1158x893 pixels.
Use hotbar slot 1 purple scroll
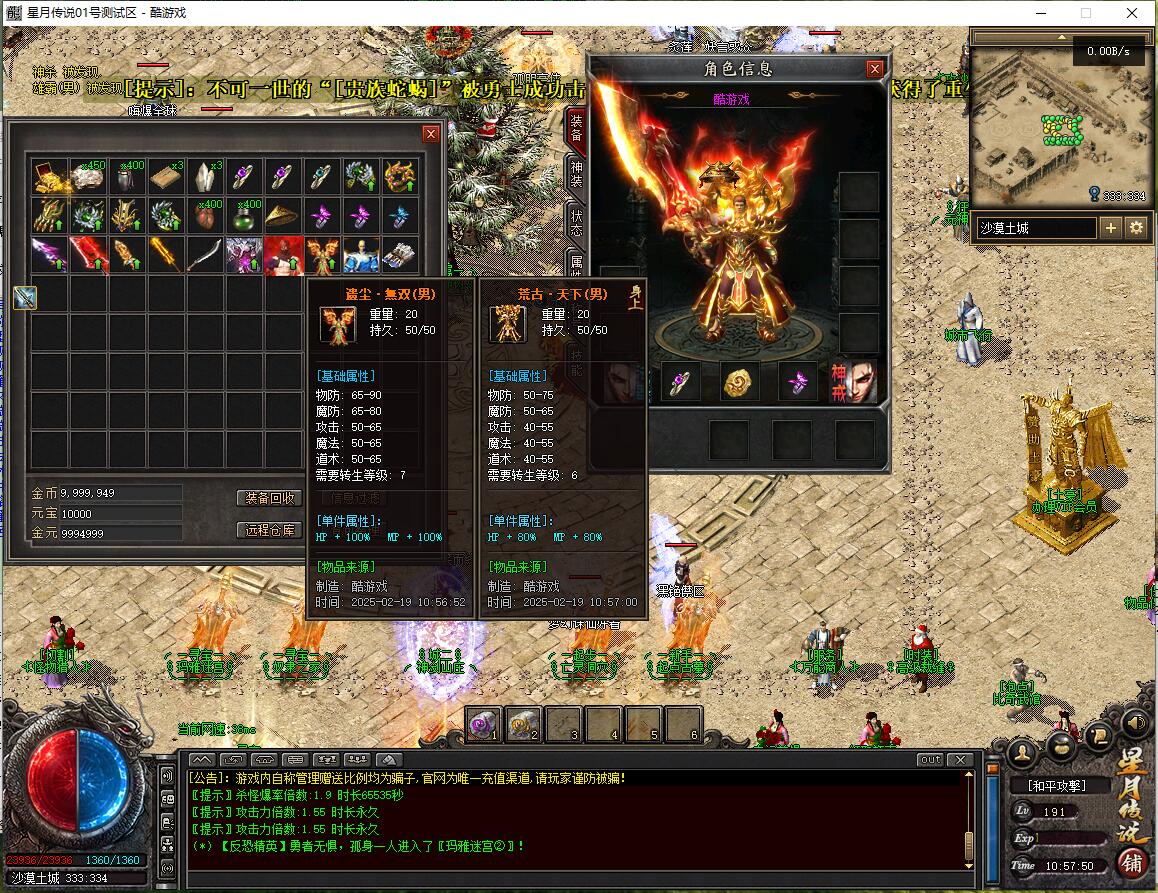(483, 723)
